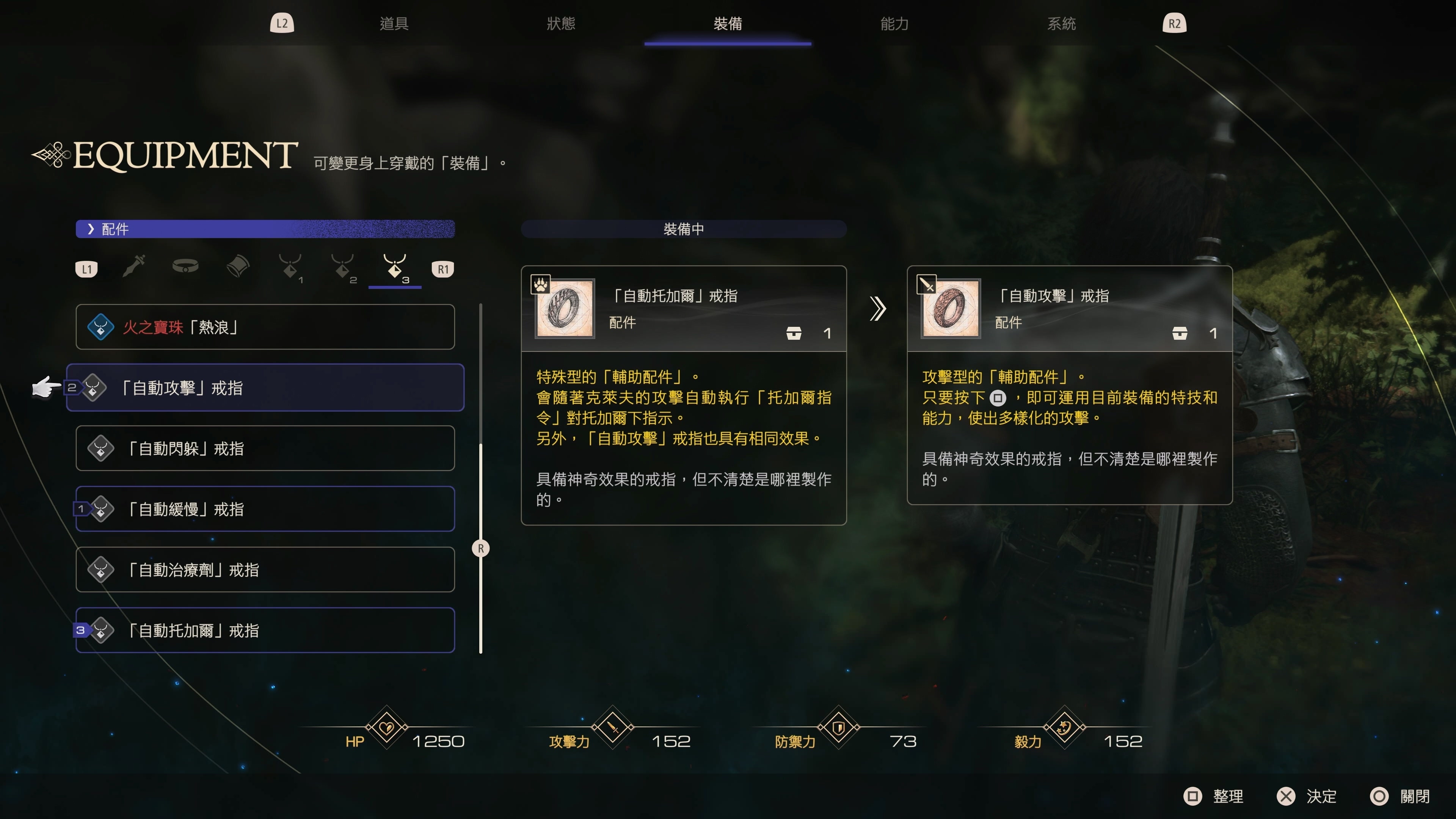This screenshot has width=1456, height=819.
Task: Expand the 配件 category header
Action: click(116, 229)
